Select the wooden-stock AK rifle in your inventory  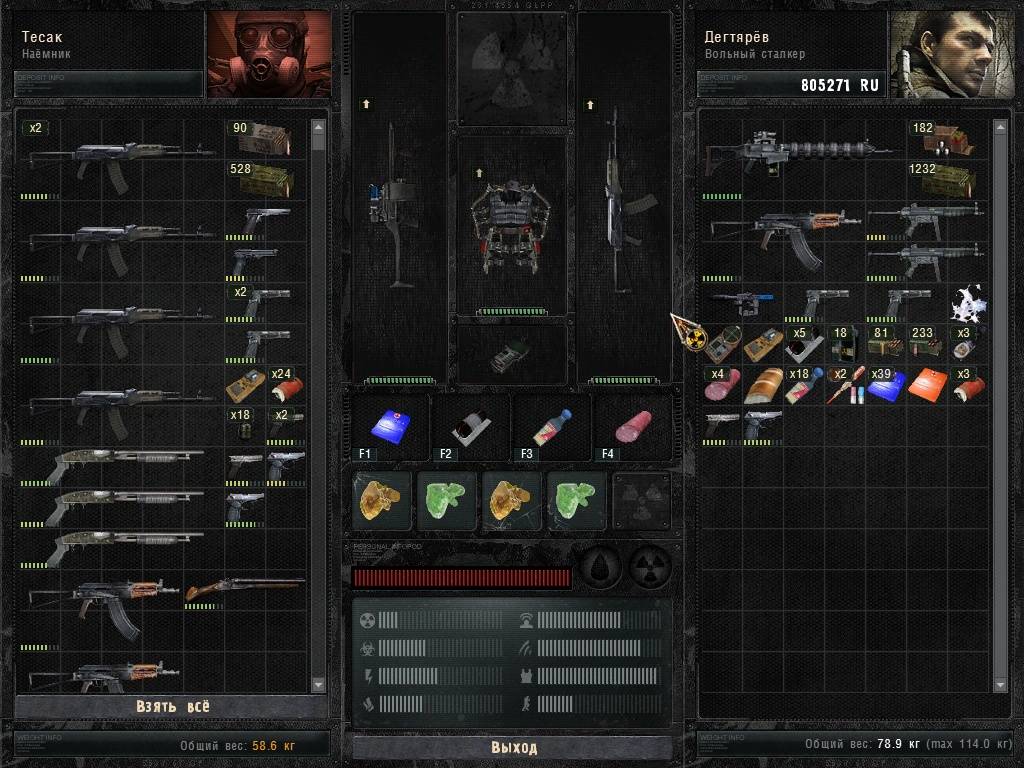click(783, 236)
